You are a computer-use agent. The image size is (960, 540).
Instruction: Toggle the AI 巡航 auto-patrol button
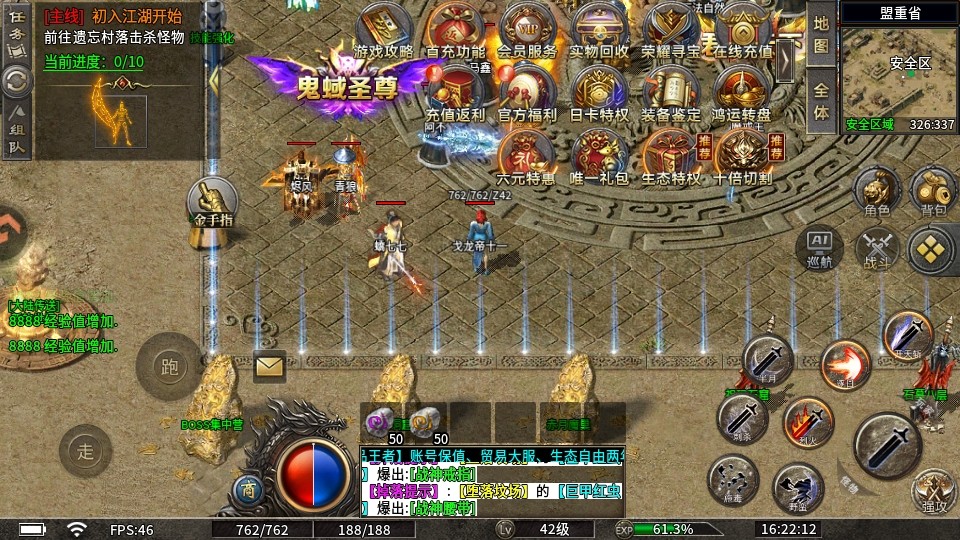[x=819, y=247]
